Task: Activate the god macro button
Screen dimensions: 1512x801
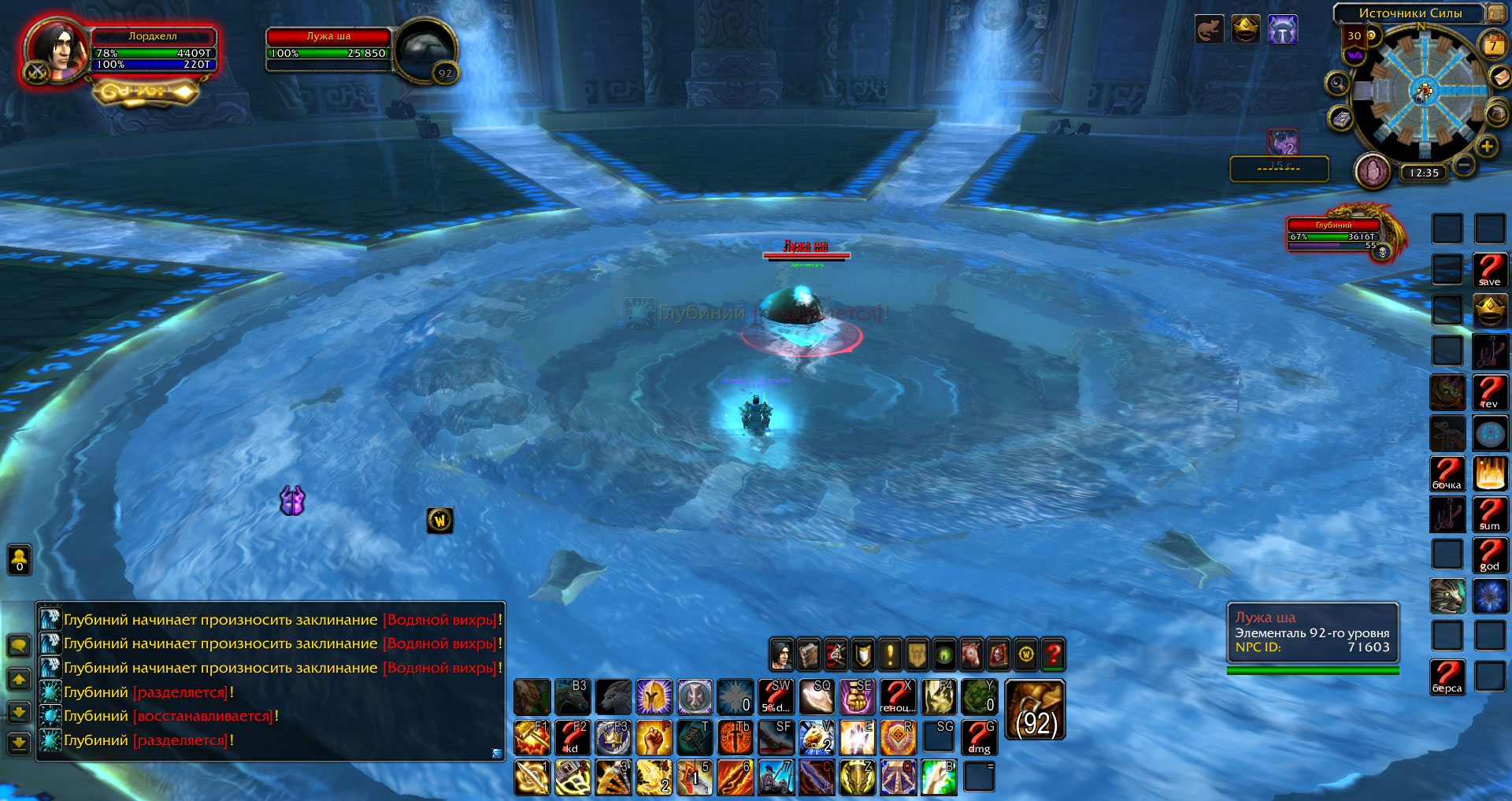Action: [x=1489, y=554]
